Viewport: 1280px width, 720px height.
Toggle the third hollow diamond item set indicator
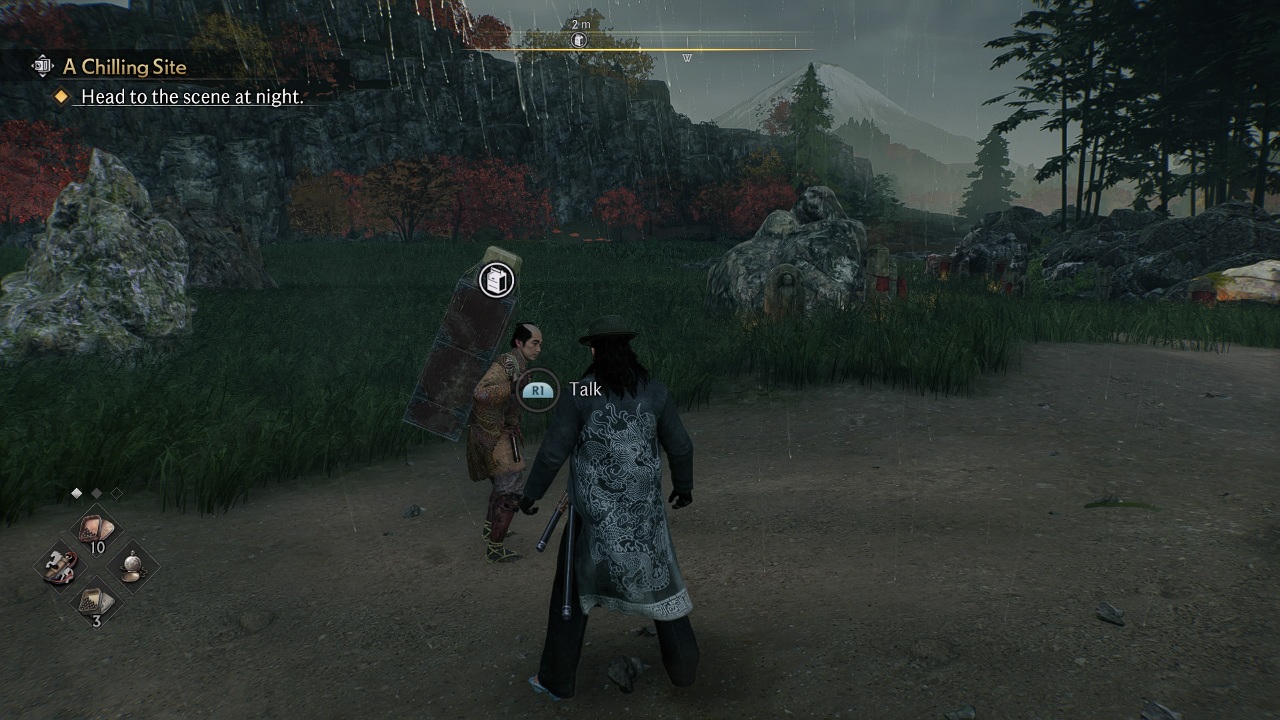118,493
